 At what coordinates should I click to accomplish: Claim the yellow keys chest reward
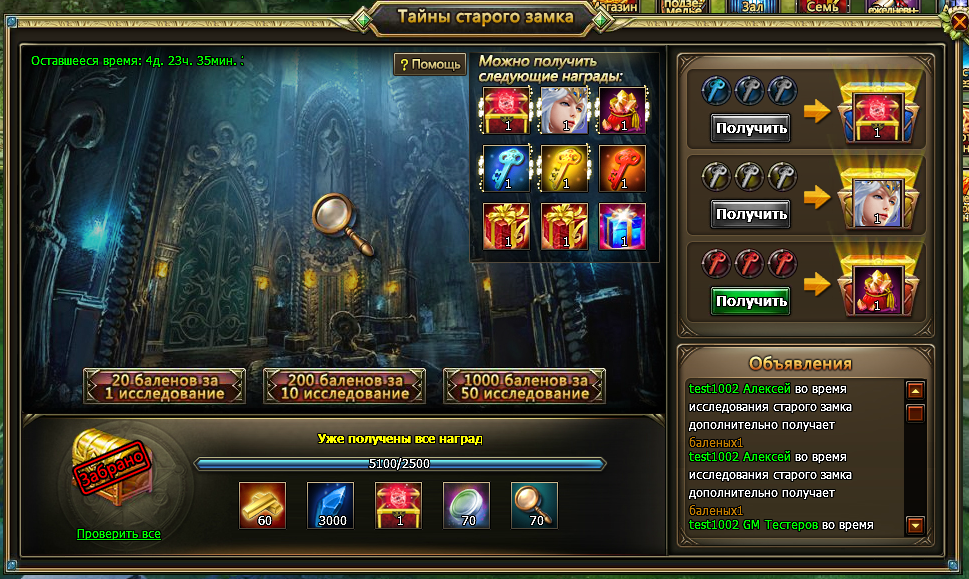click(x=750, y=214)
